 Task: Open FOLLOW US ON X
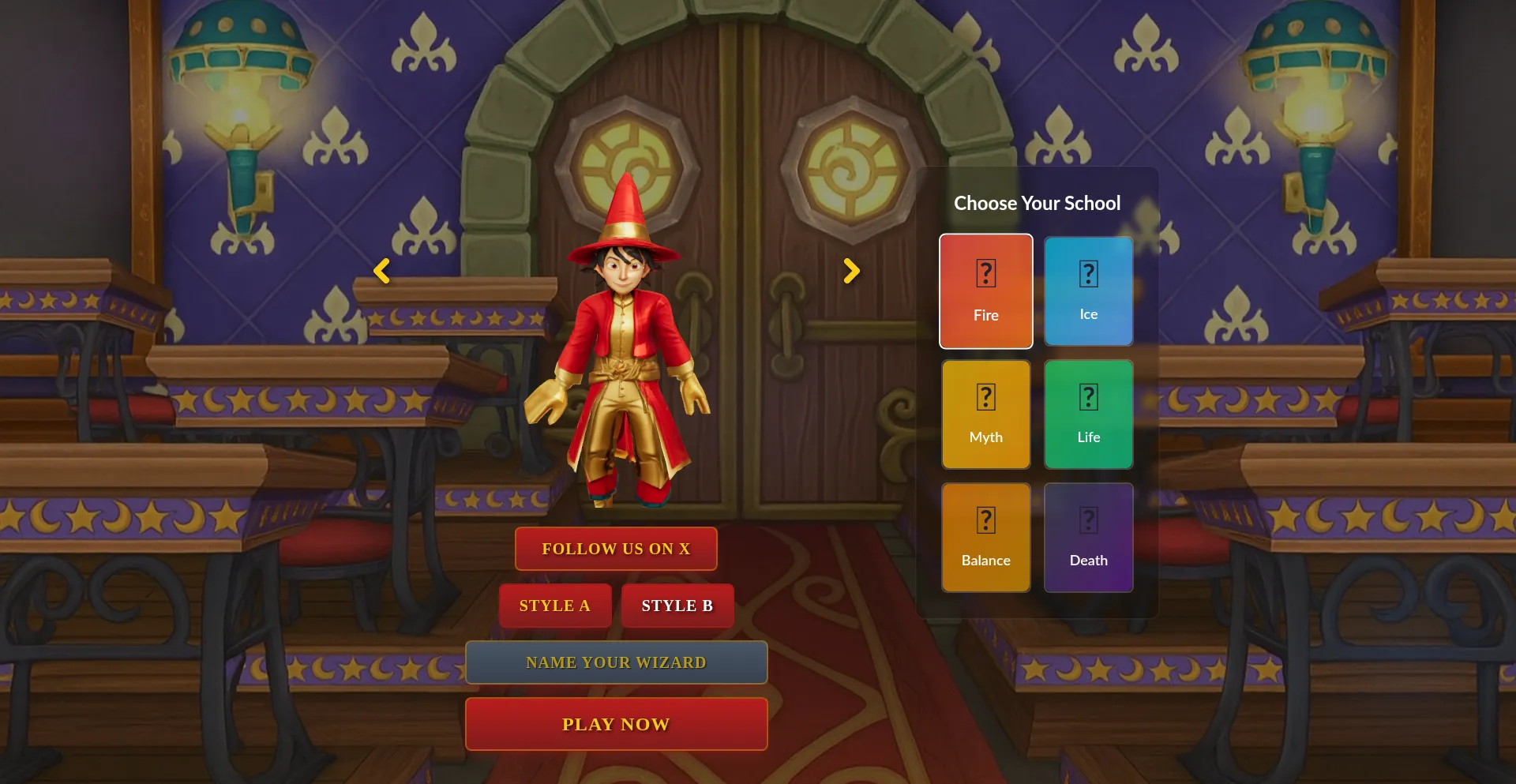coord(615,548)
